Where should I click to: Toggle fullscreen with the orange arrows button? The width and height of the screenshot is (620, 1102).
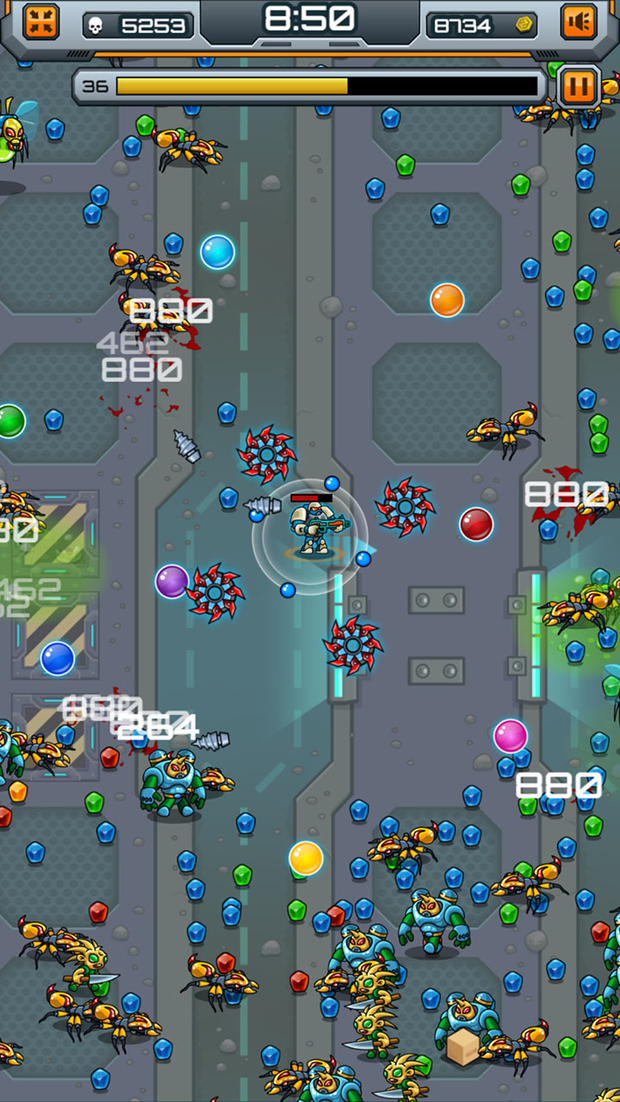(x=41, y=22)
